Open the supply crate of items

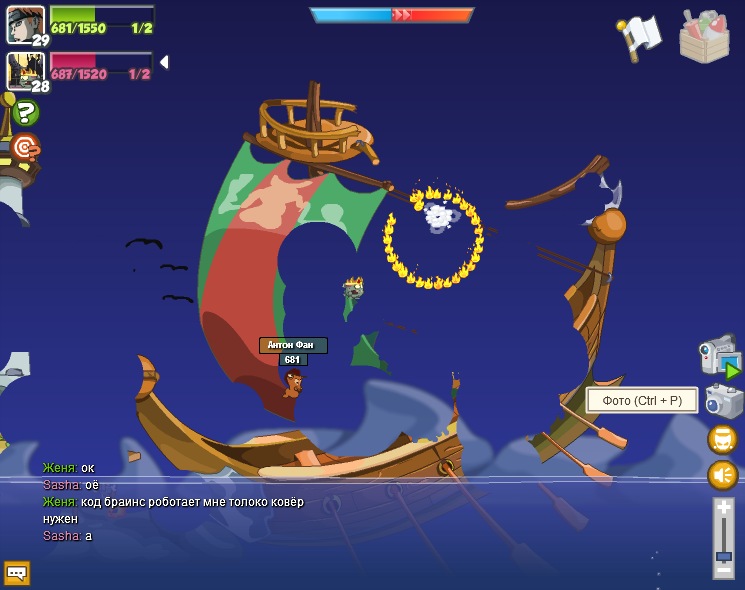[x=704, y=37]
